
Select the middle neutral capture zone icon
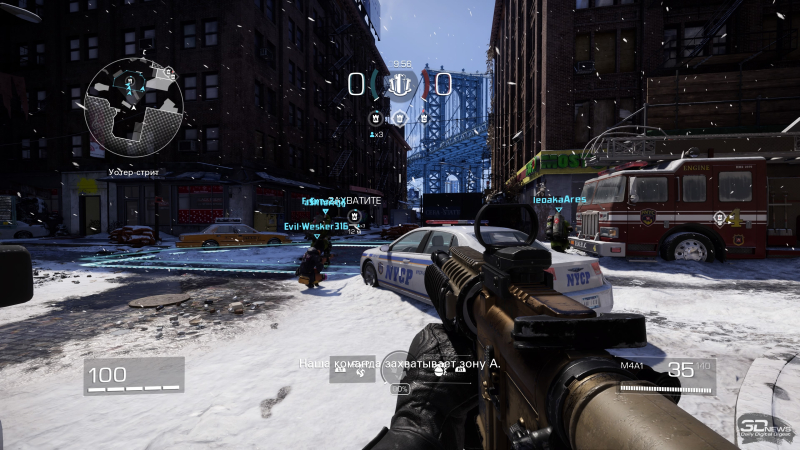tap(399, 118)
